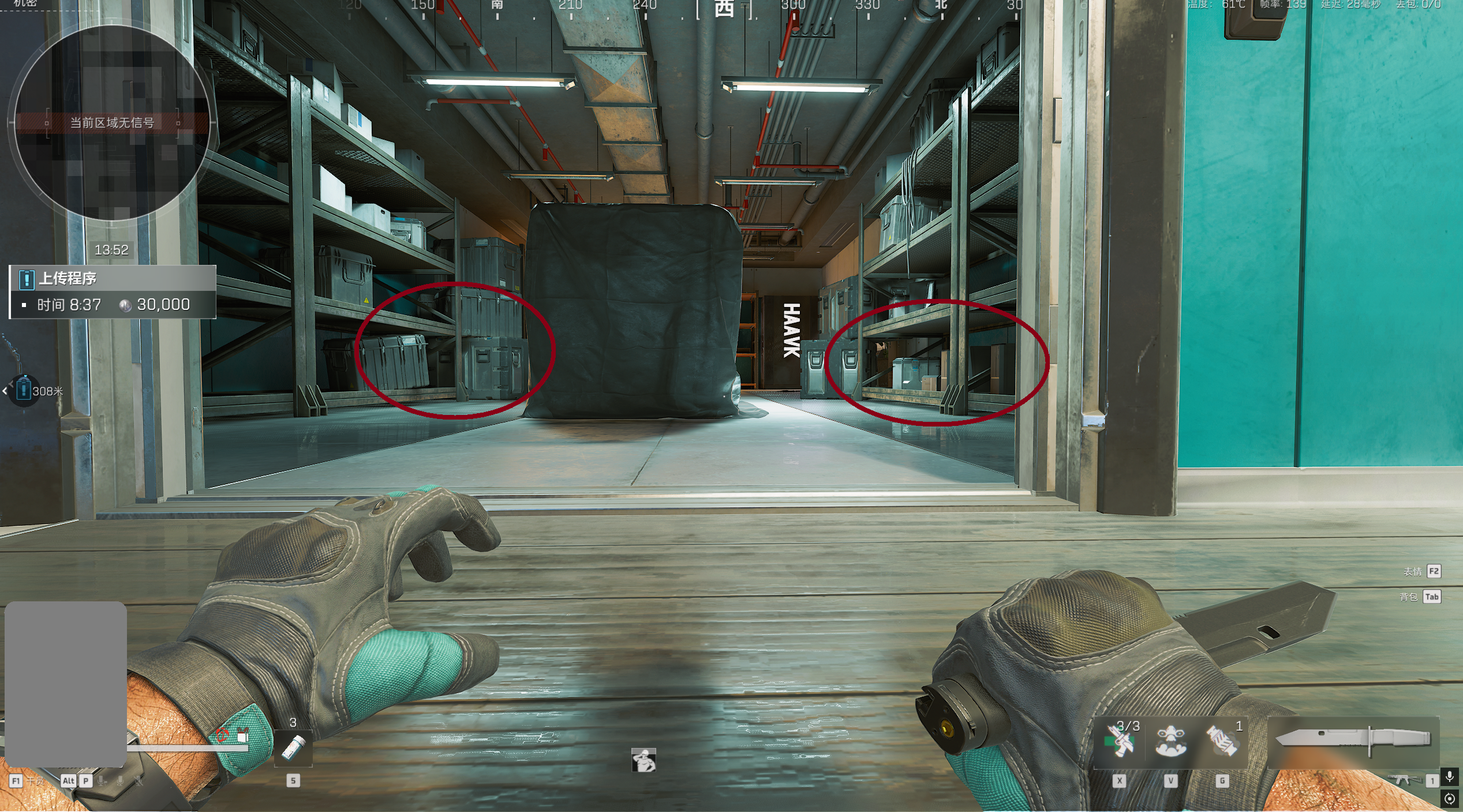The width and height of the screenshot is (1463, 812).
Task: Select the 上传程序 objective tracker
Action: point(113,292)
